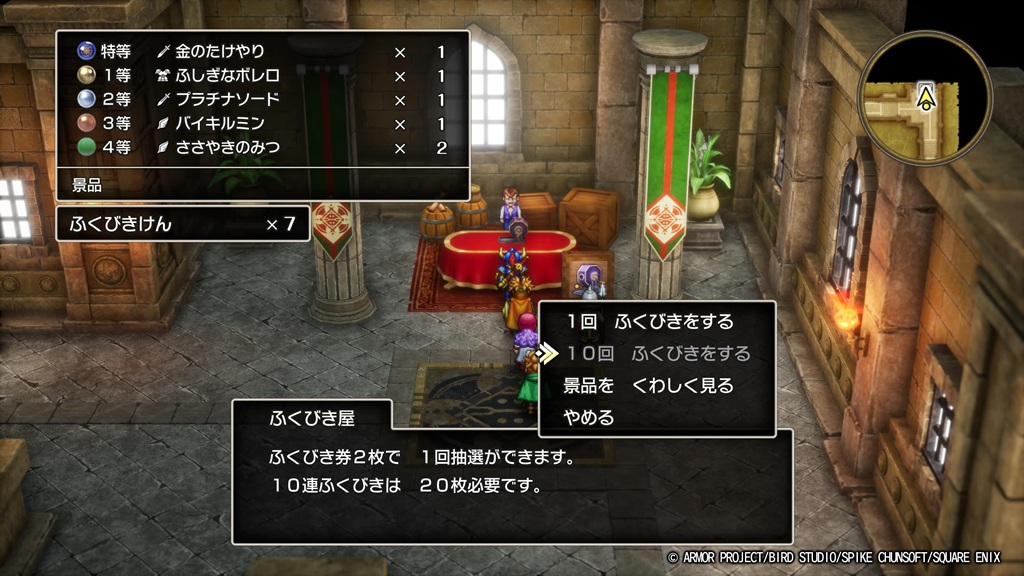Screen dimensions: 1024x576
Task: Click the 3等 バイキルミン prize row
Action: 262,124
